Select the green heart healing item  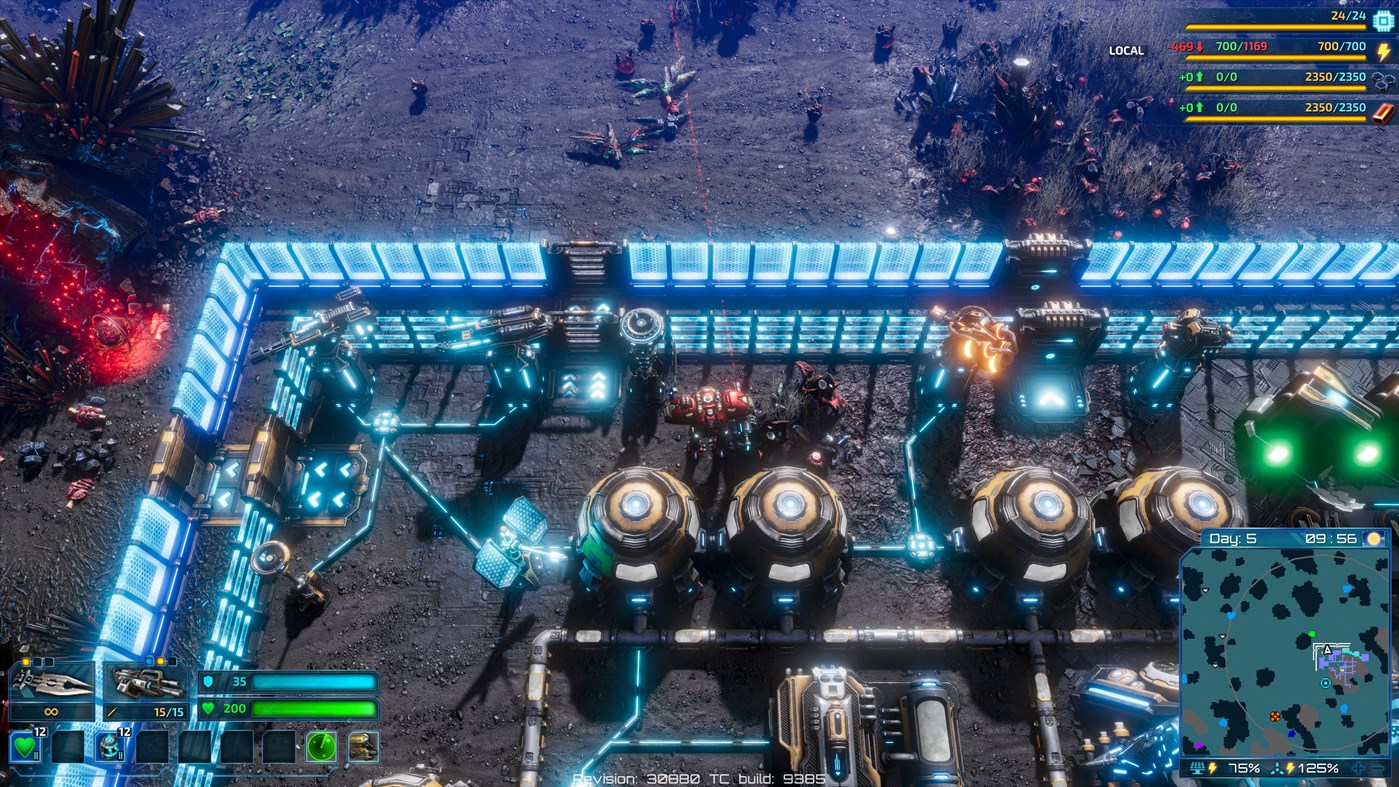point(26,747)
